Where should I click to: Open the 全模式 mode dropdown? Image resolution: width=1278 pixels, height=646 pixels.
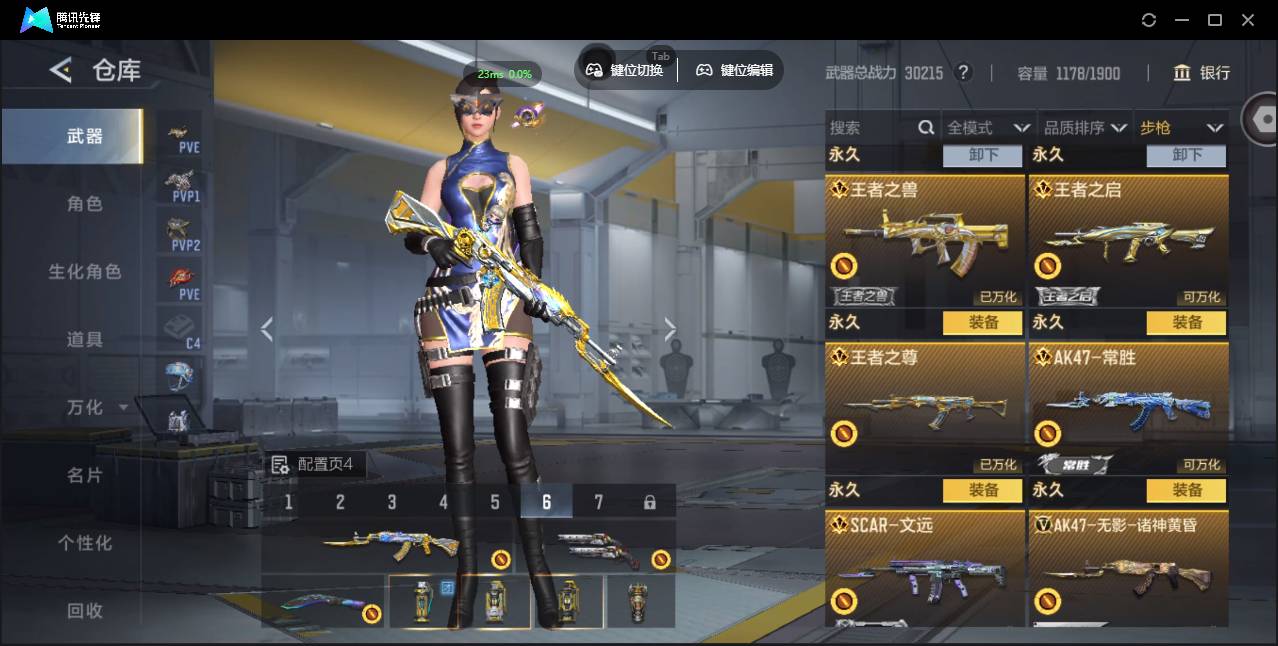tap(988, 128)
